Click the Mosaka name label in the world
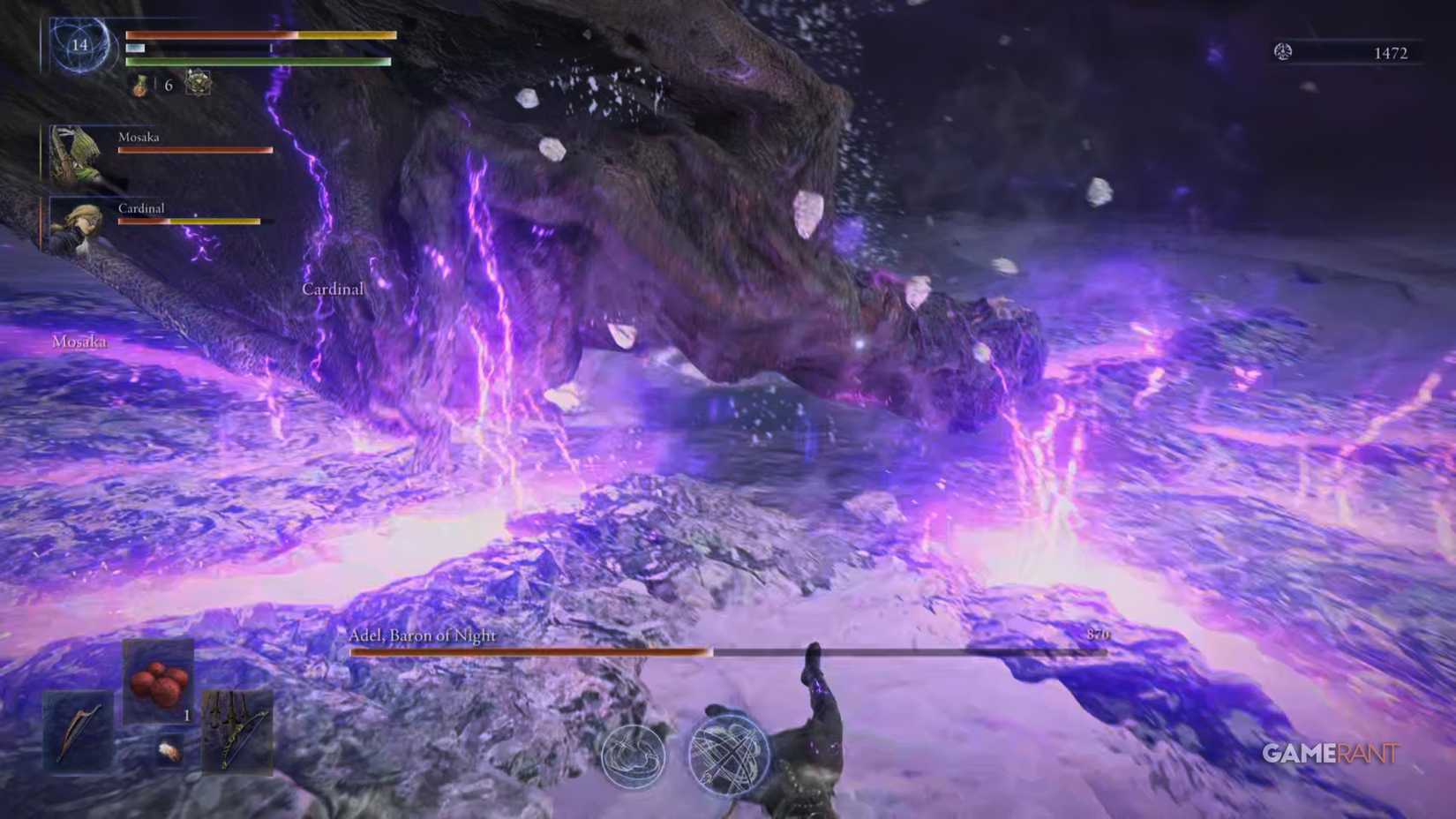This screenshot has height=819, width=1456. tap(80, 342)
